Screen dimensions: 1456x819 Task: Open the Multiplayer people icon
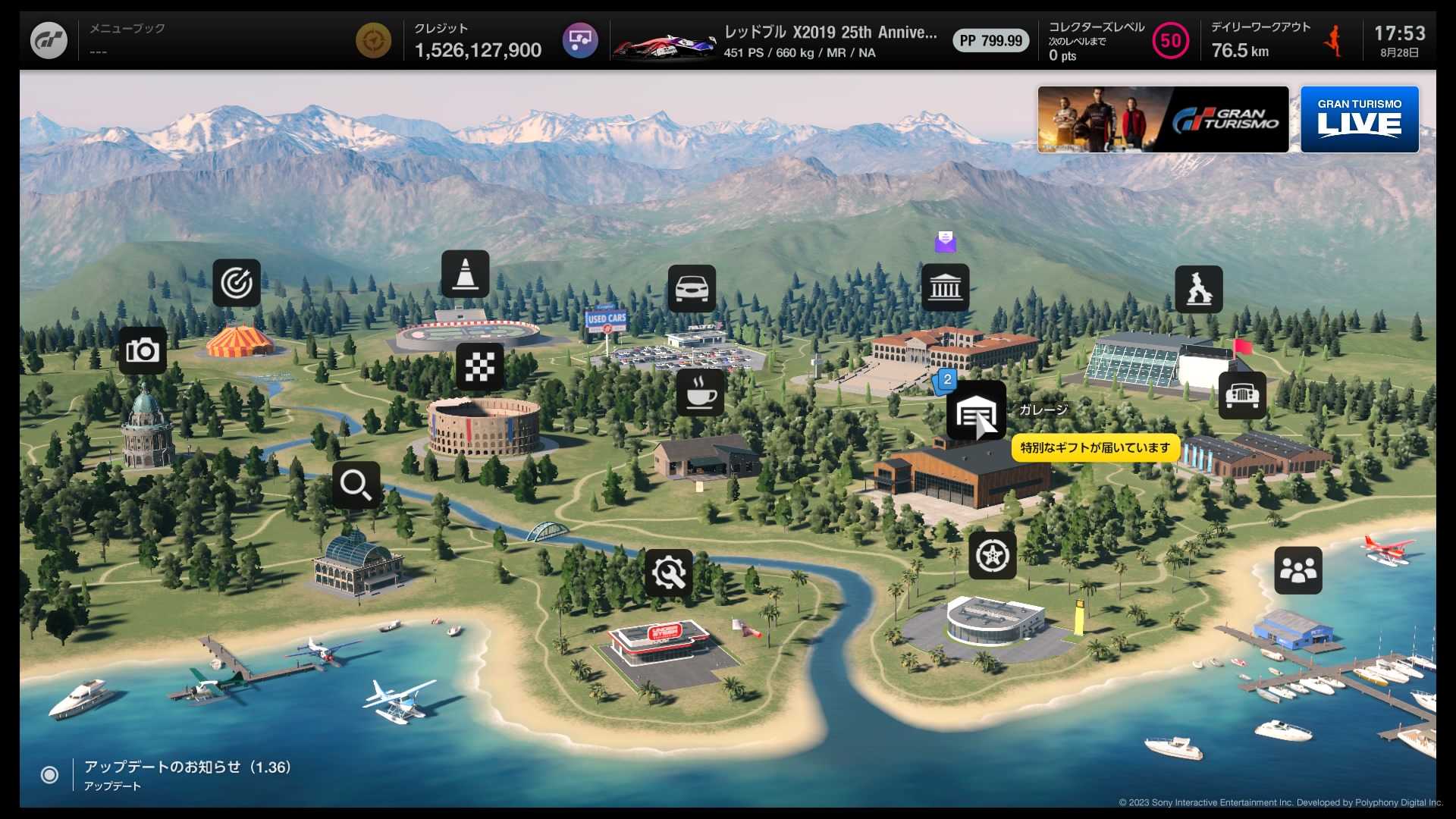1298,570
